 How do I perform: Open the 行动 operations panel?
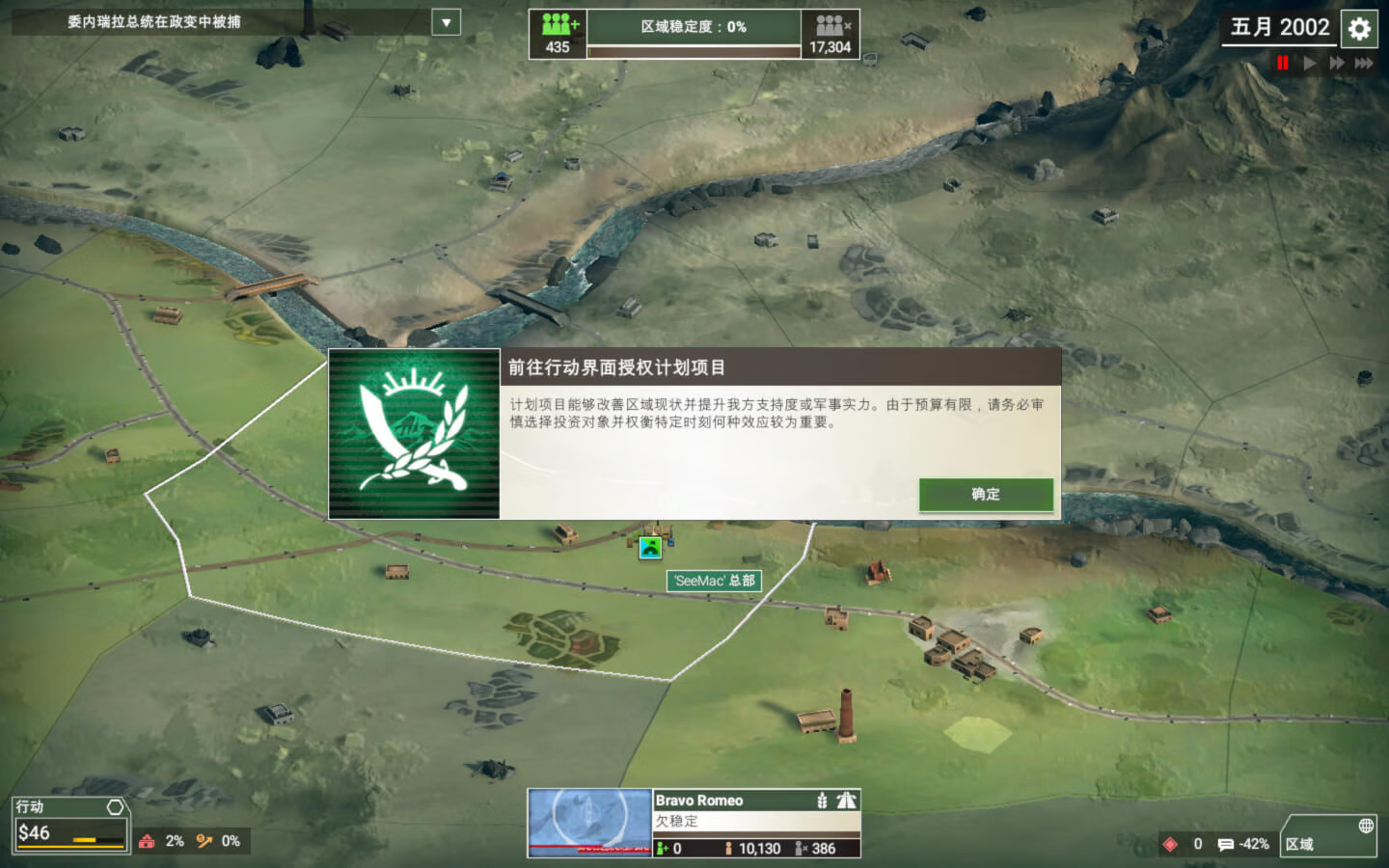point(70,824)
